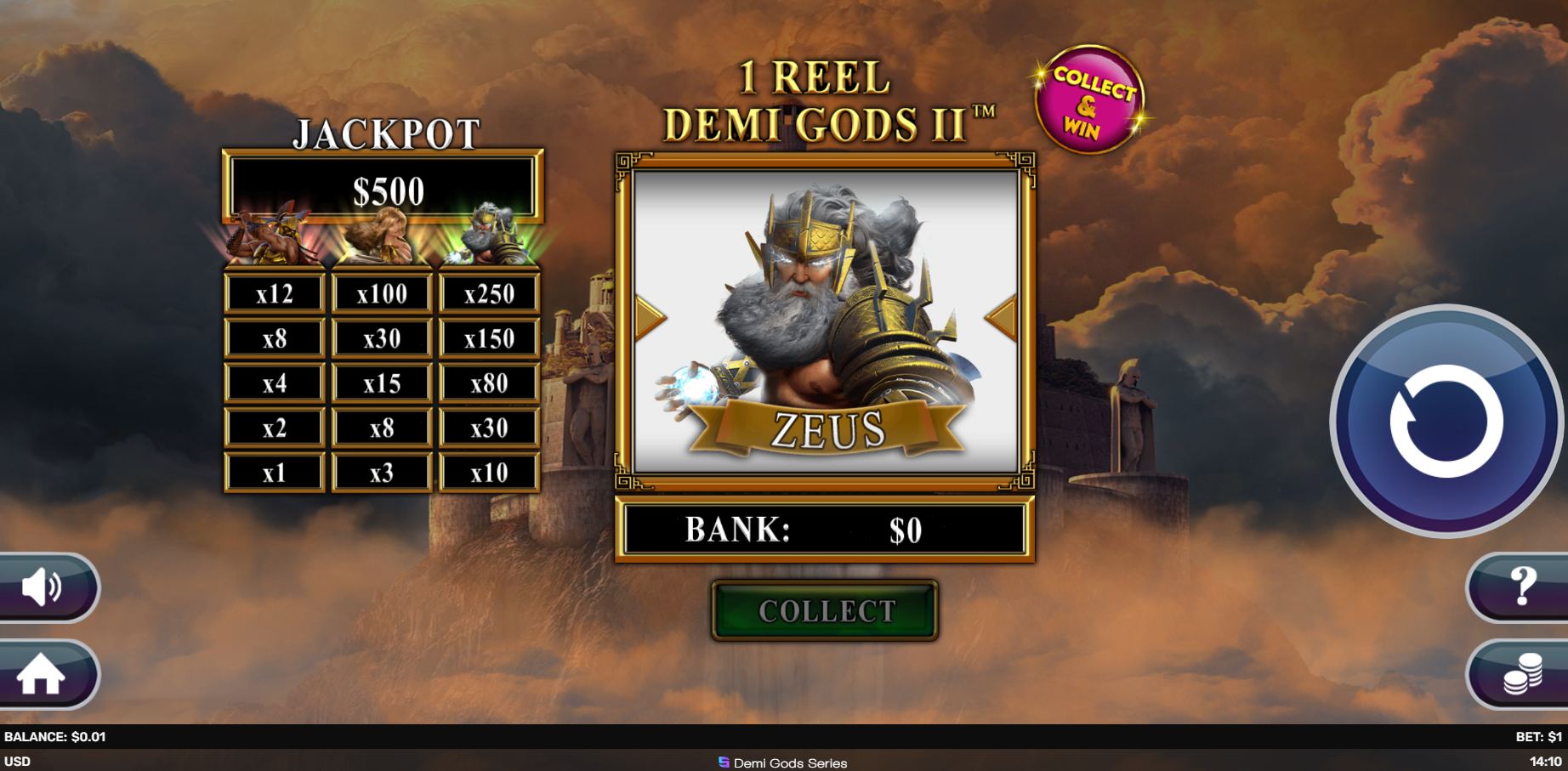The width and height of the screenshot is (1568, 771).
Task: Click the Home icon to exit game
Action: (41, 675)
